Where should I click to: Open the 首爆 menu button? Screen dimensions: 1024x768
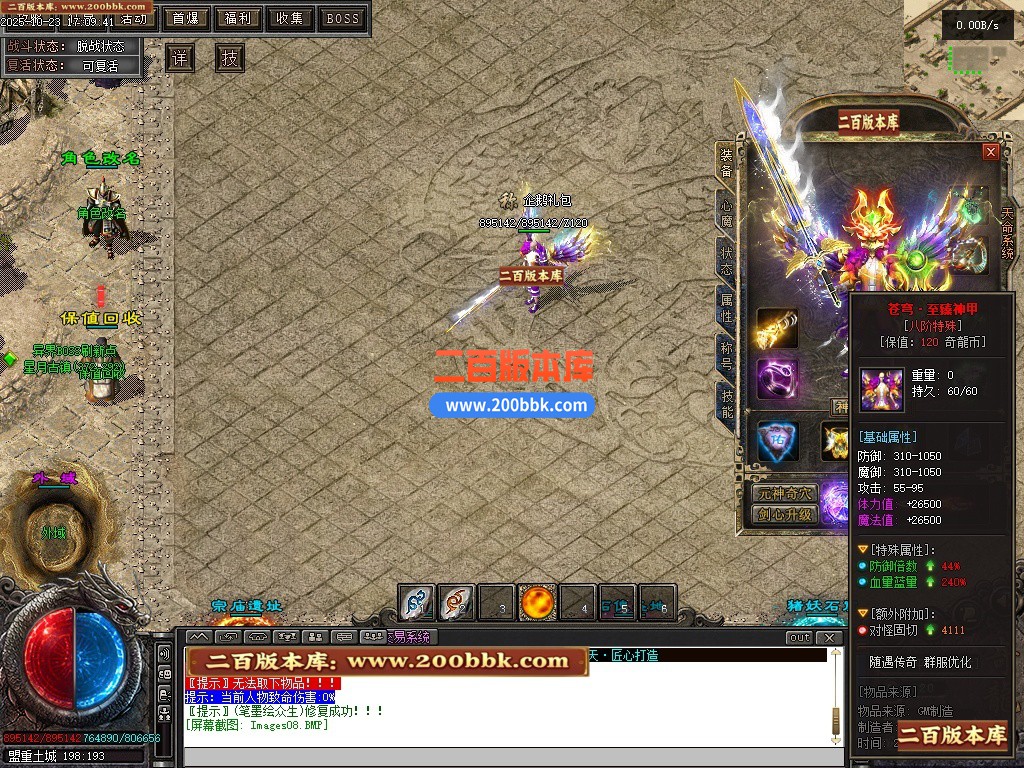pos(185,18)
